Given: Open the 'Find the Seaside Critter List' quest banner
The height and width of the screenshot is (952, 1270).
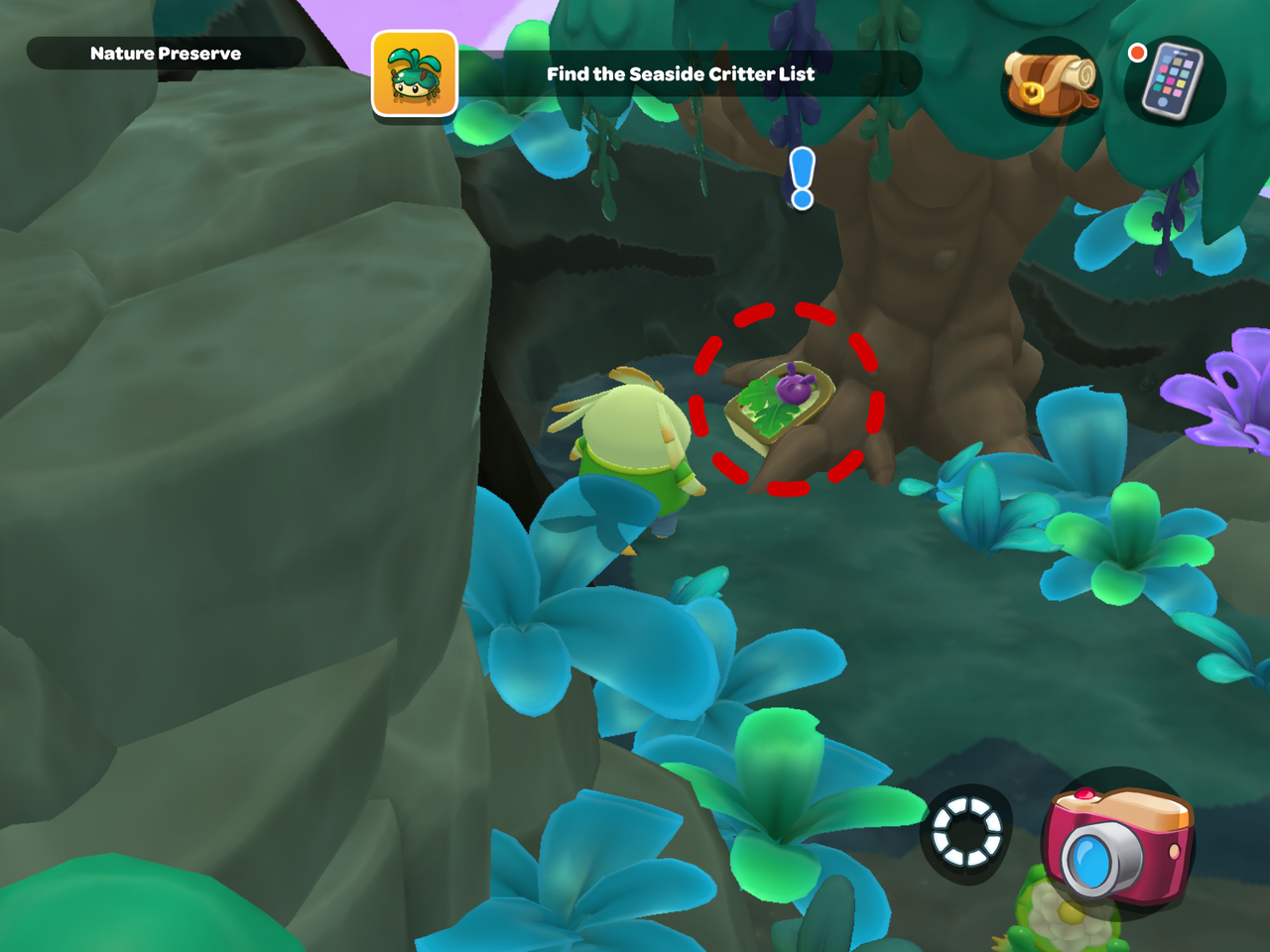Looking at the screenshot, I should pyautogui.click(x=679, y=73).
